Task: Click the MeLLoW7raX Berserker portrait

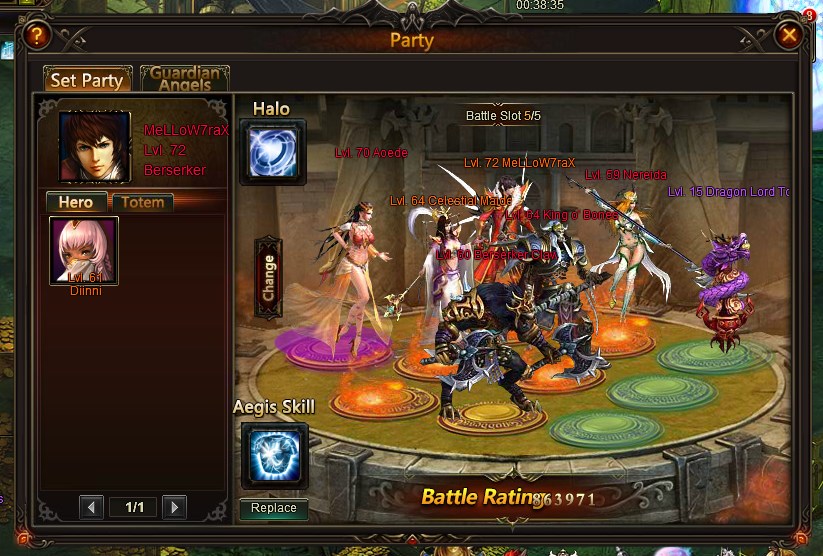Action: 95,146
